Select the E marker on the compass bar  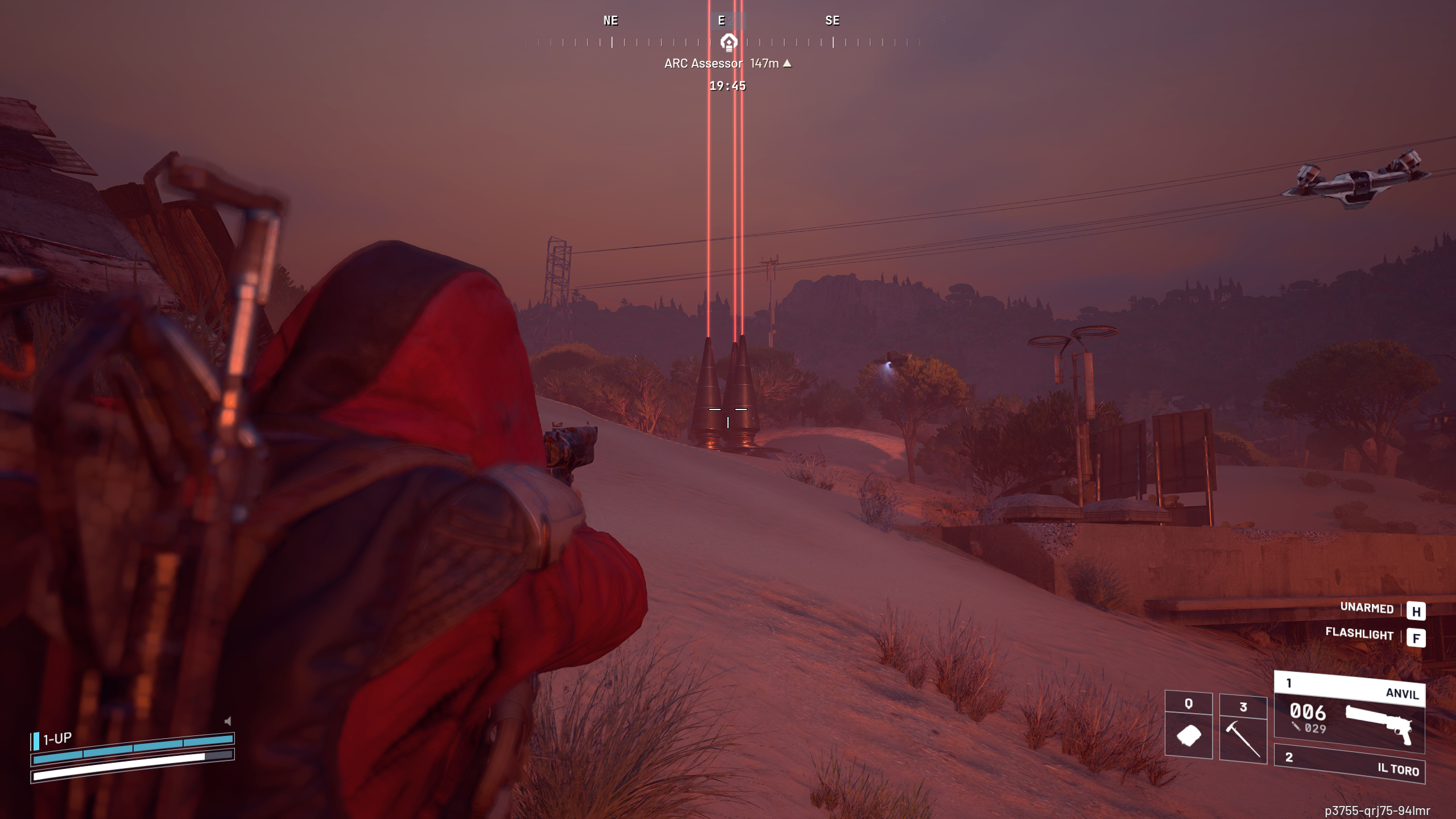click(721, 21)
